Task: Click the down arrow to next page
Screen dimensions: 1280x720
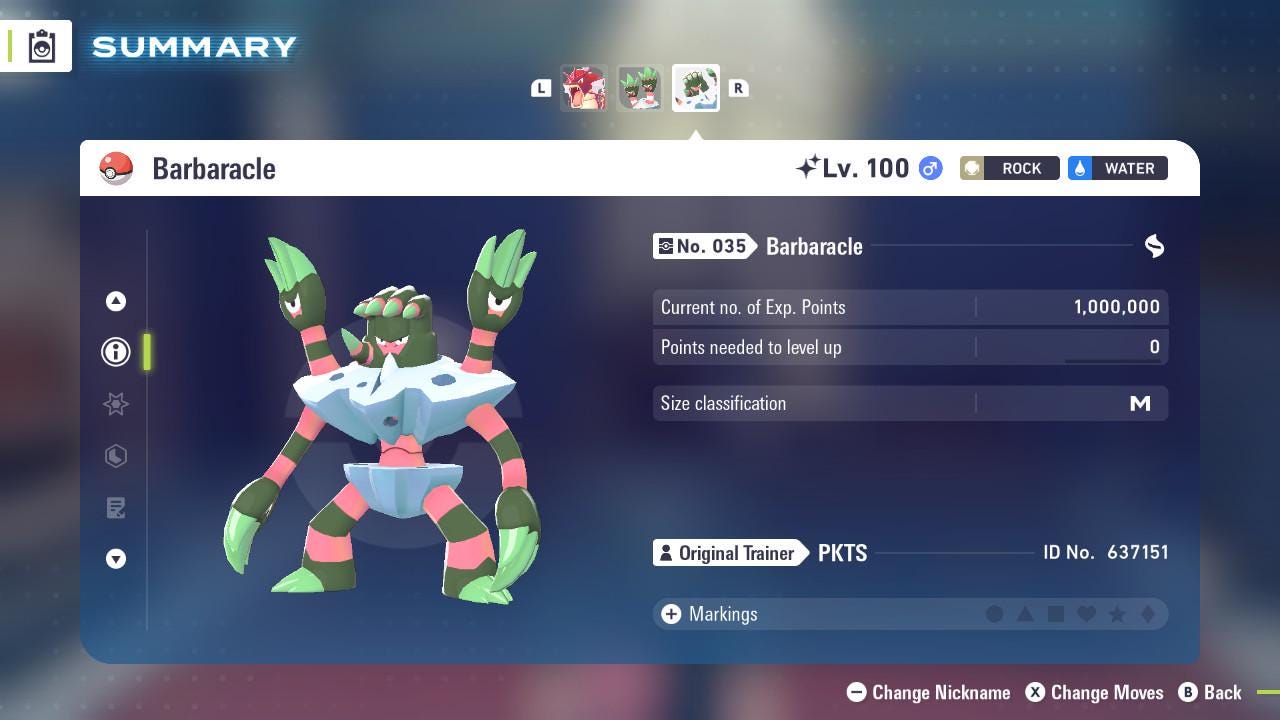Action: pos(116,559)
